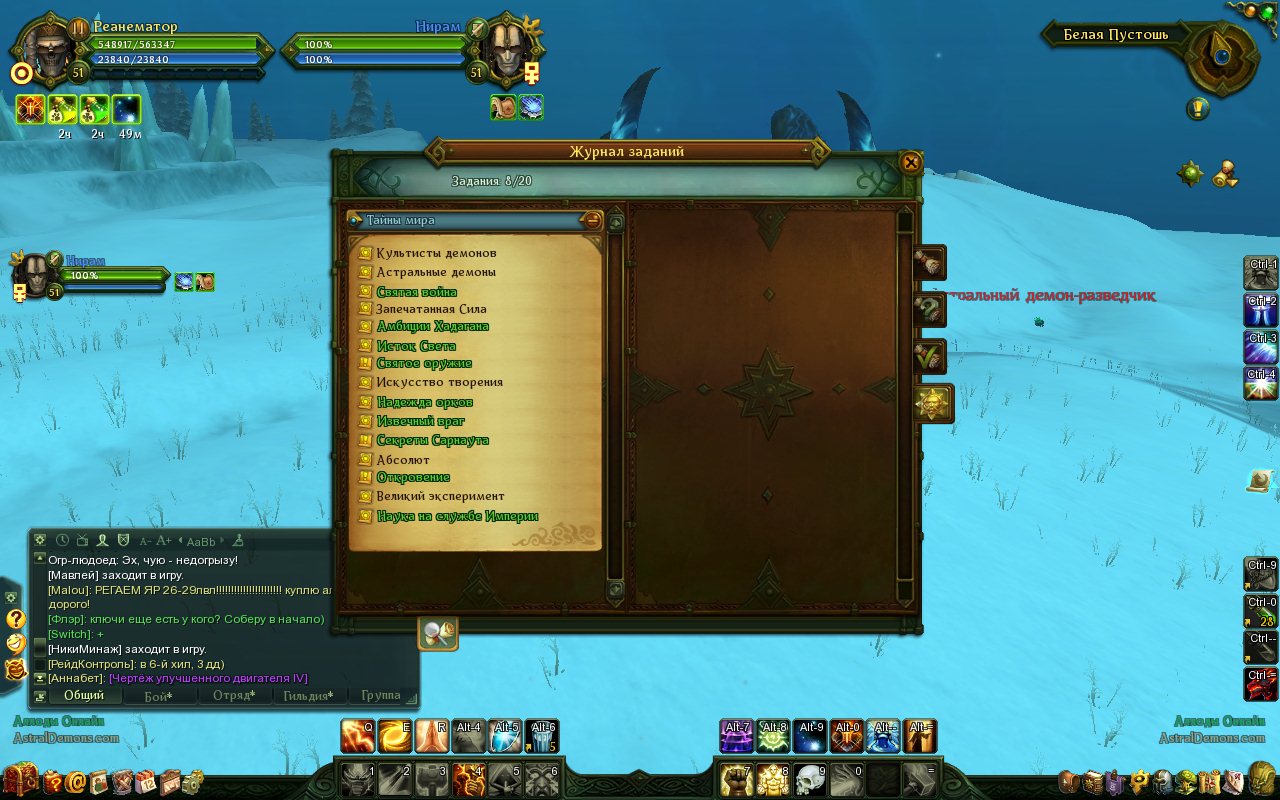Close the quest journal window
Viewport: 1280px width, 800px height.
[x=910, y=162]
